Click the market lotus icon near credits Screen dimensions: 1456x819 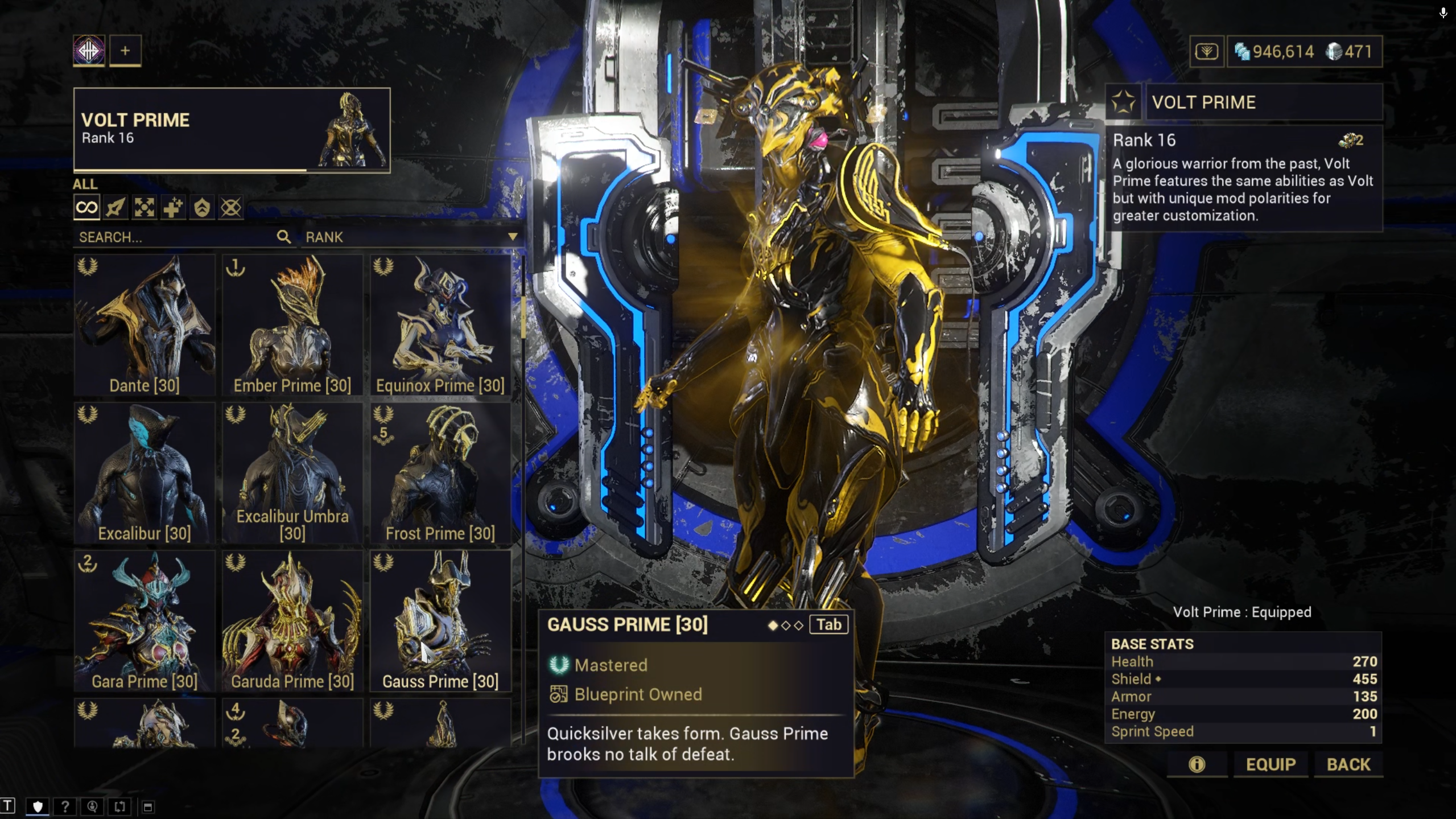tap(1206, 52)
